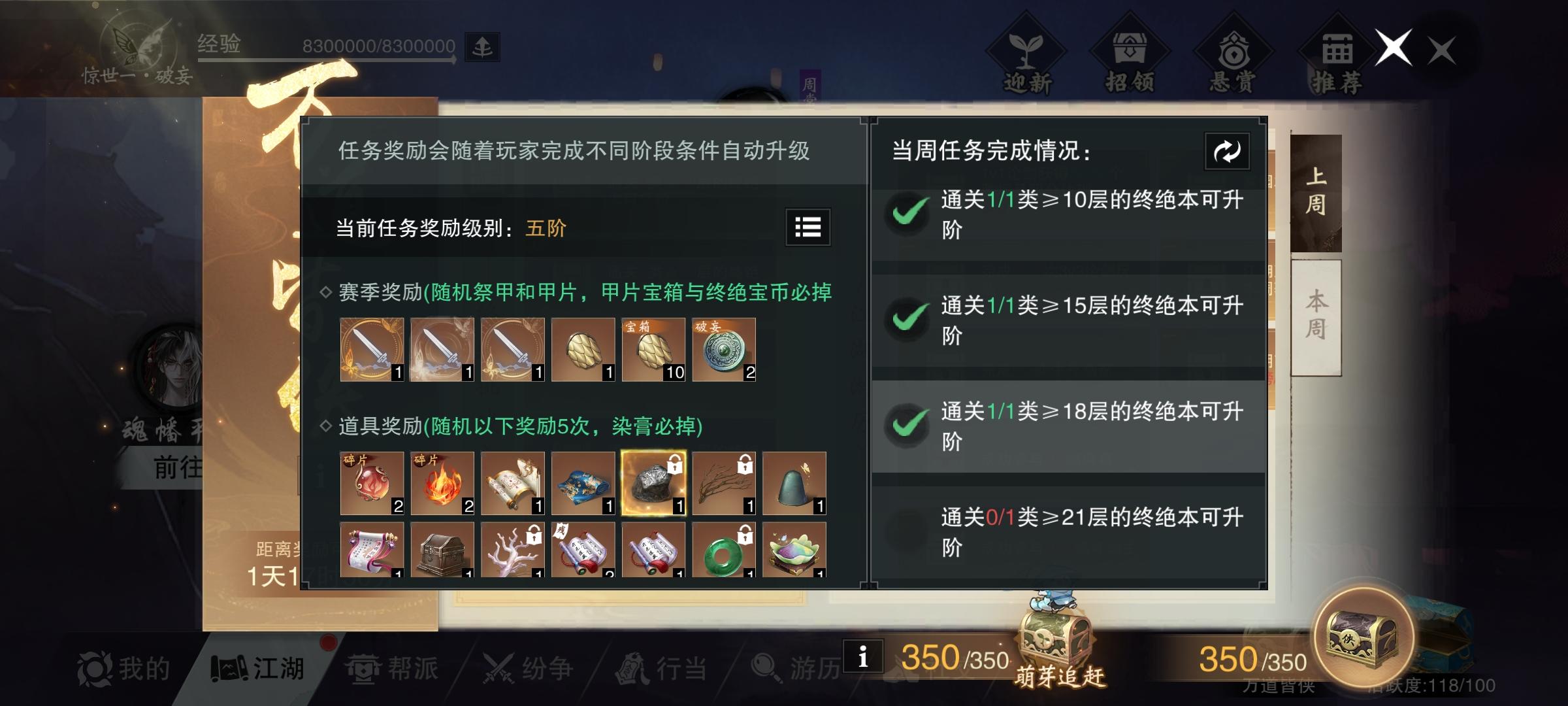Select the highlighted stone item thumbnail

click(x=653, y=484)
